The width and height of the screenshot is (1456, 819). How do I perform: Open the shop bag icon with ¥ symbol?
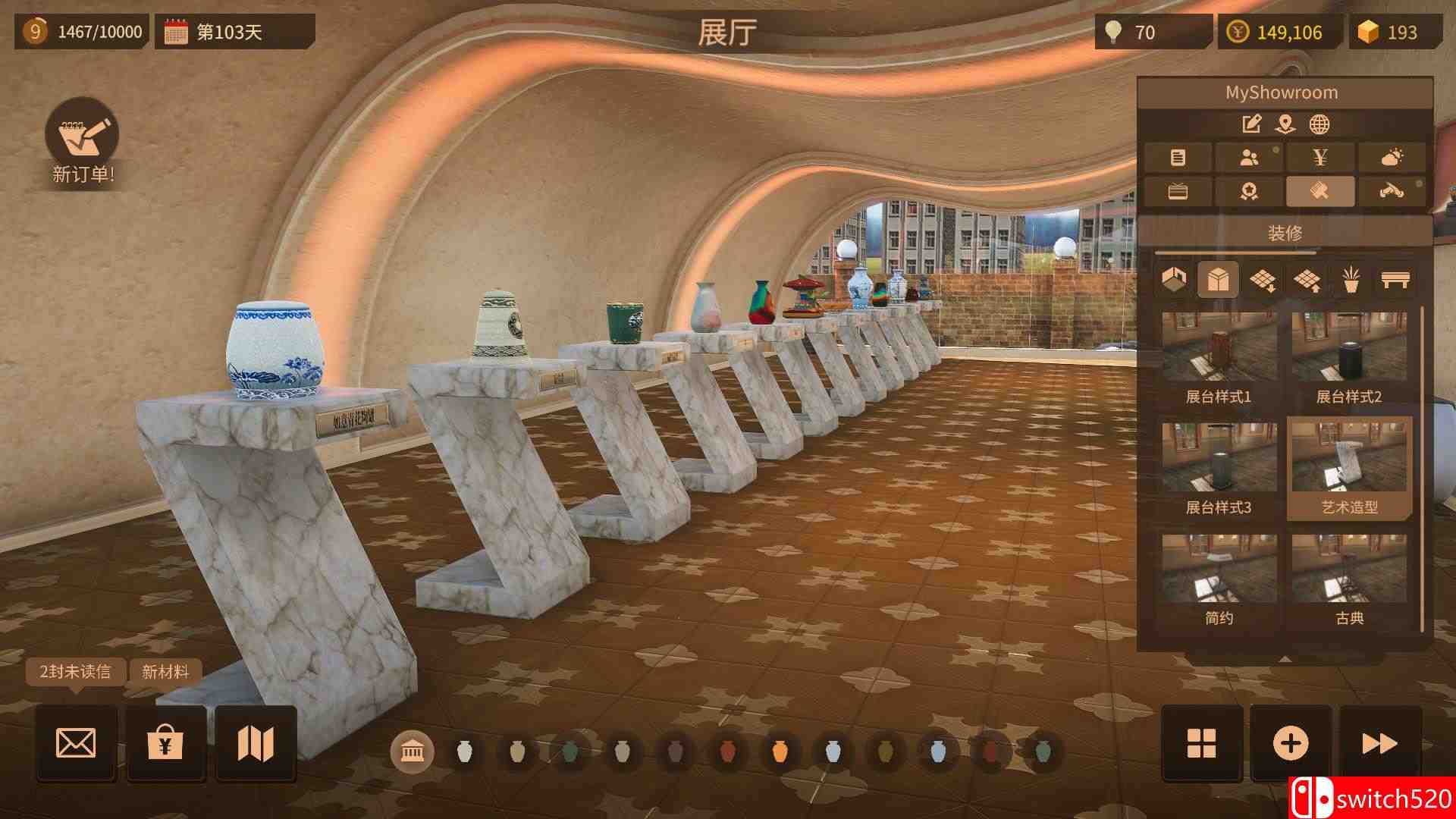(x=166, y=743)
